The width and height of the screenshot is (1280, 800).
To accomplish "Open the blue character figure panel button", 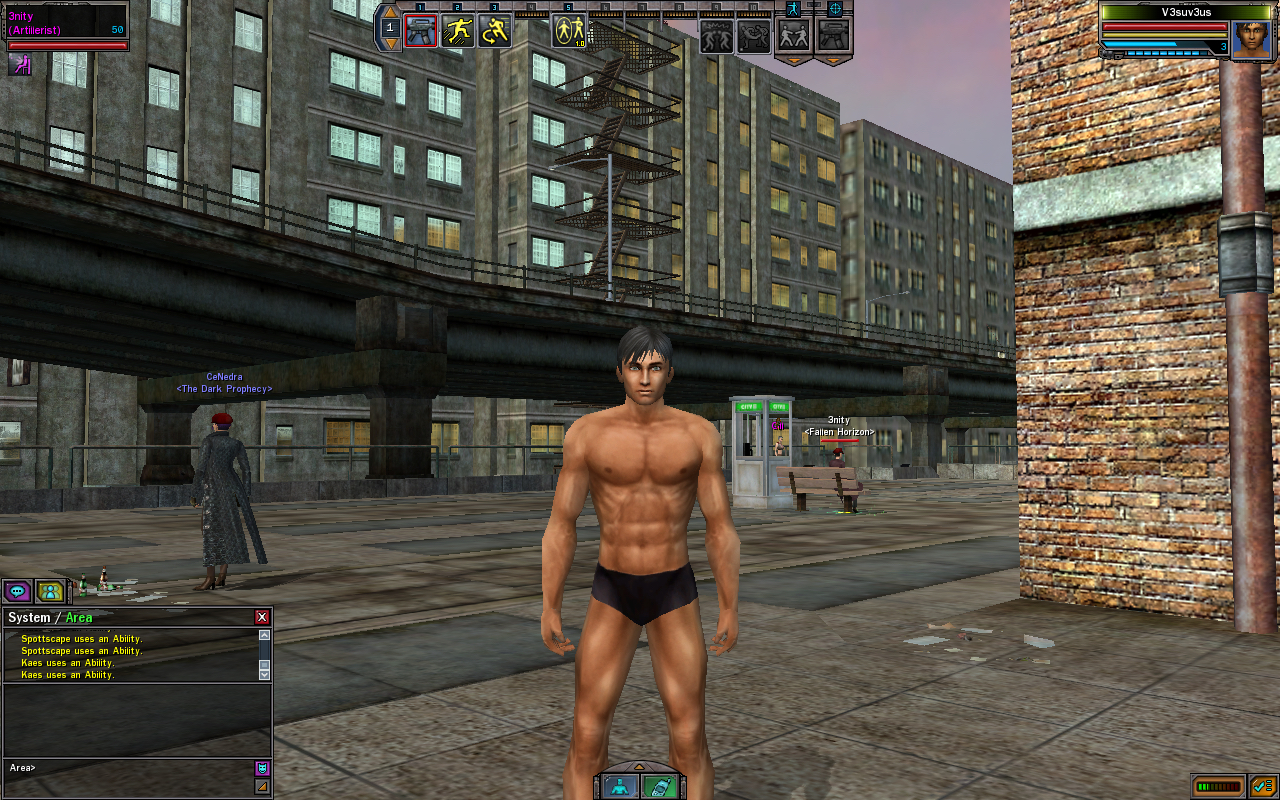I will 621,786.
